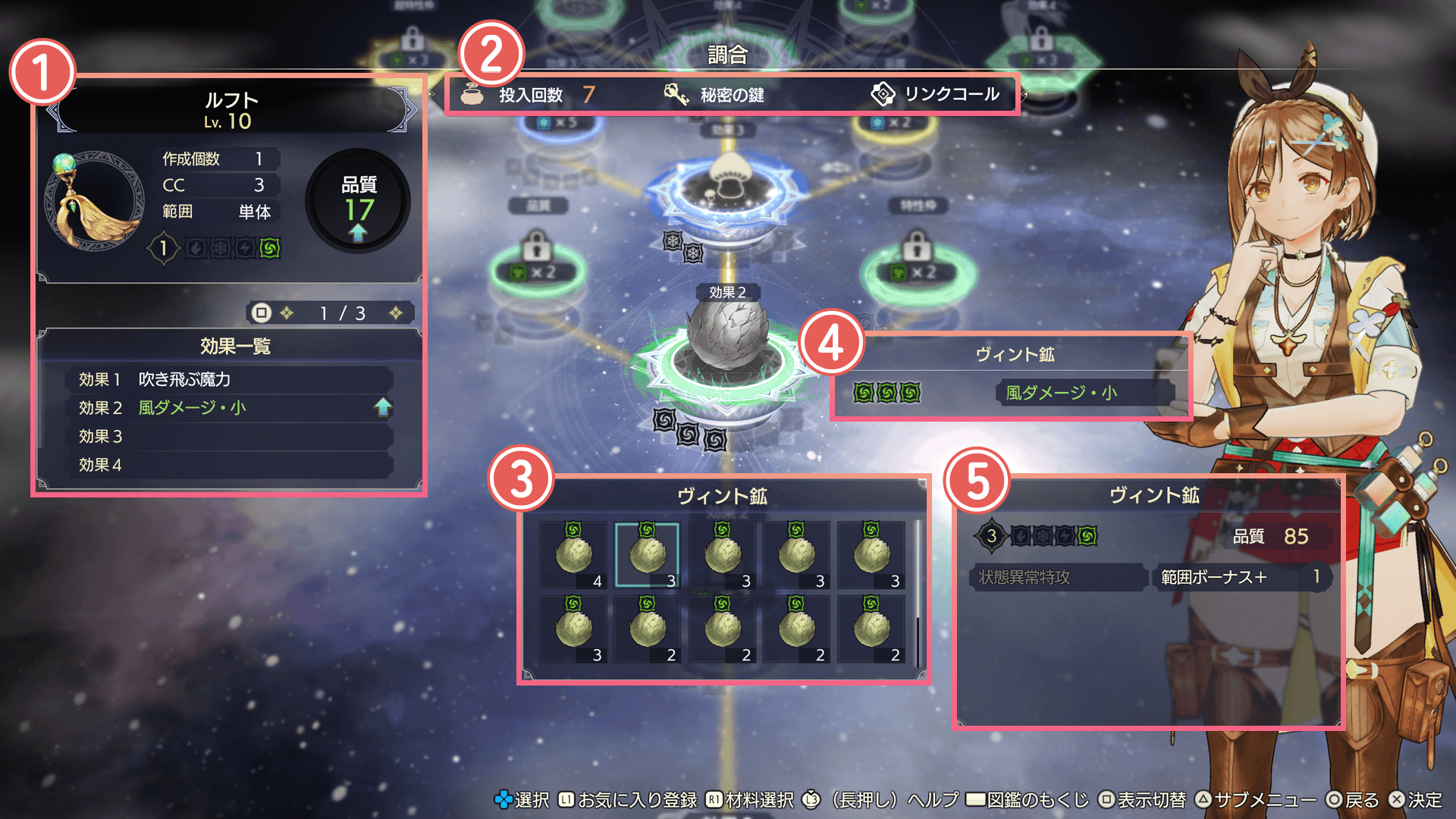Screen dimensions: 1456x819
Task: Select the 効果1 吹き飛ぶ魔力 effect row
Action: coord(229,379)
